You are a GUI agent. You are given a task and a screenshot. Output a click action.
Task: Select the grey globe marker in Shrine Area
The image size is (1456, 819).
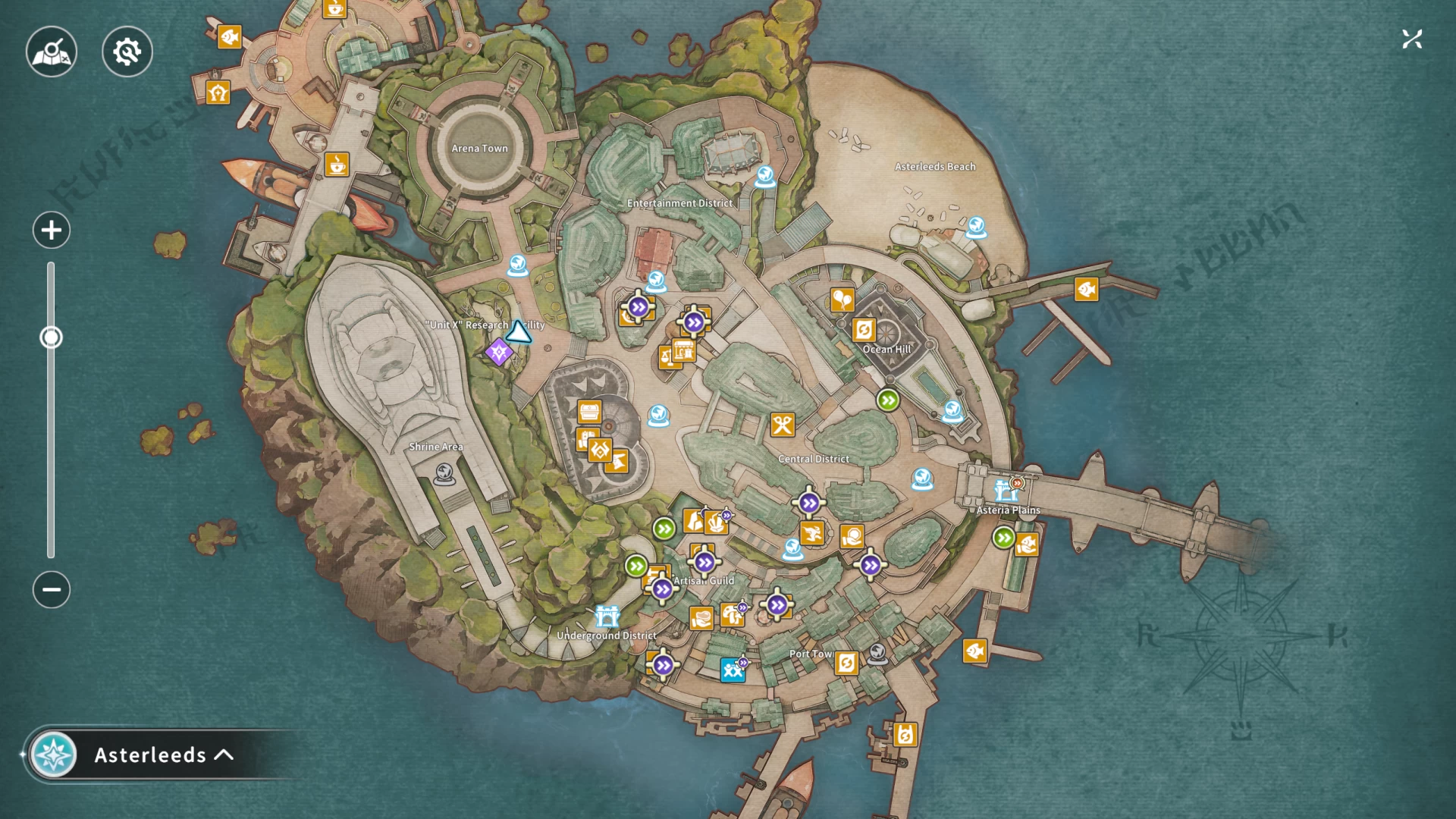444,475
